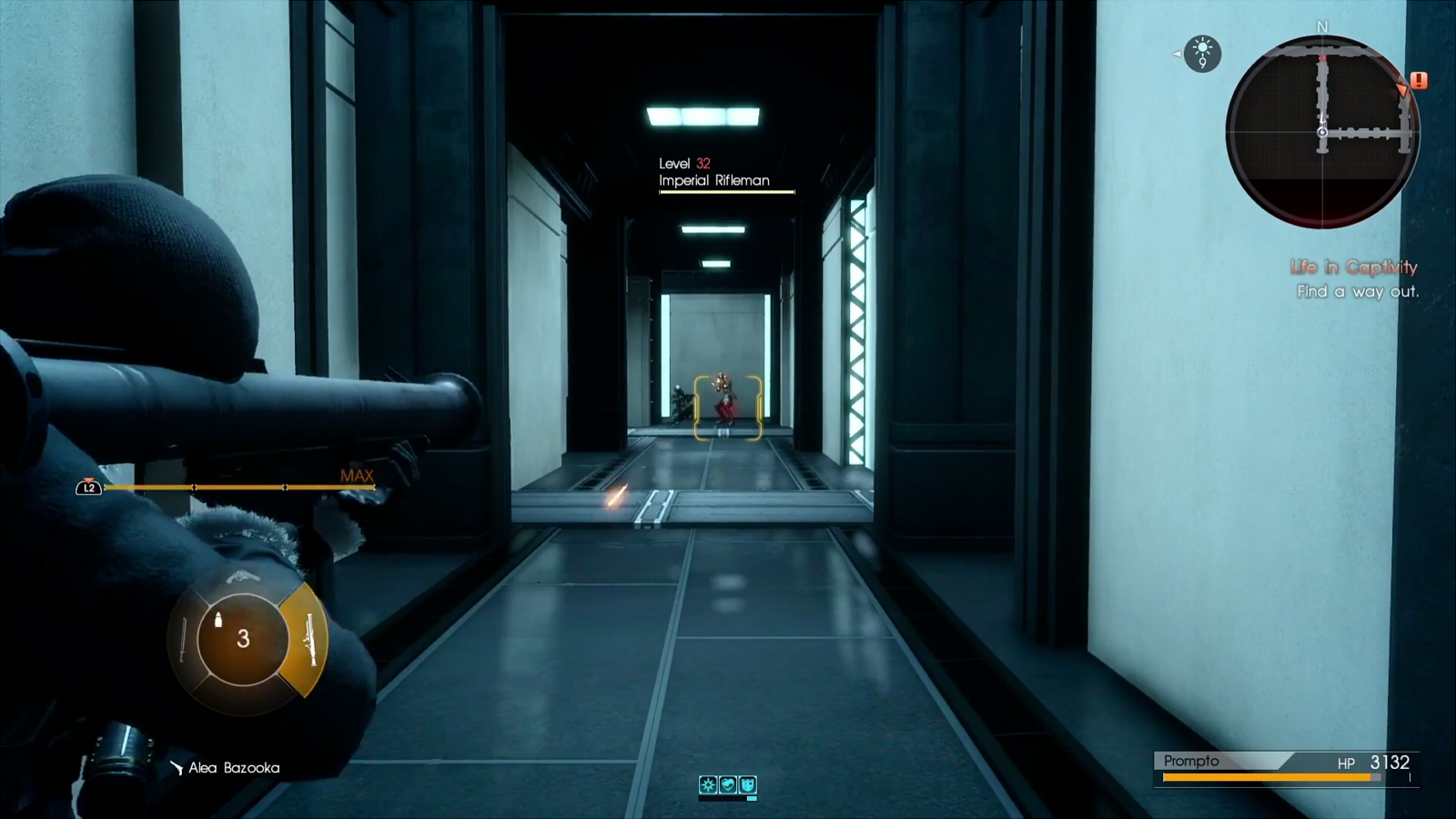Click the red exclamation quest marker
Screen dimensions: 1456x819
coord(1419,81)
